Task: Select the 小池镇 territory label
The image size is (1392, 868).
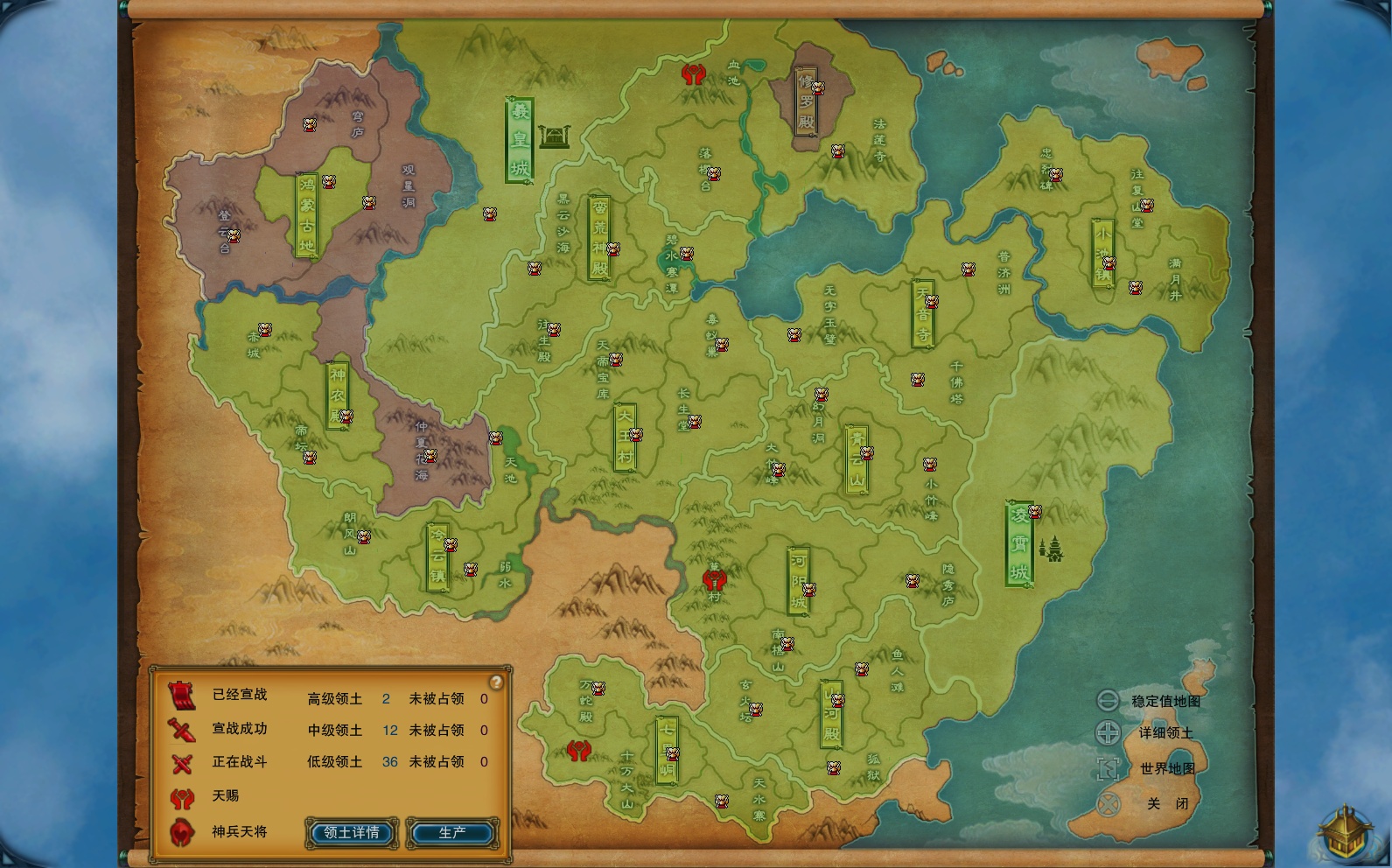Action: coord(1102,252)
